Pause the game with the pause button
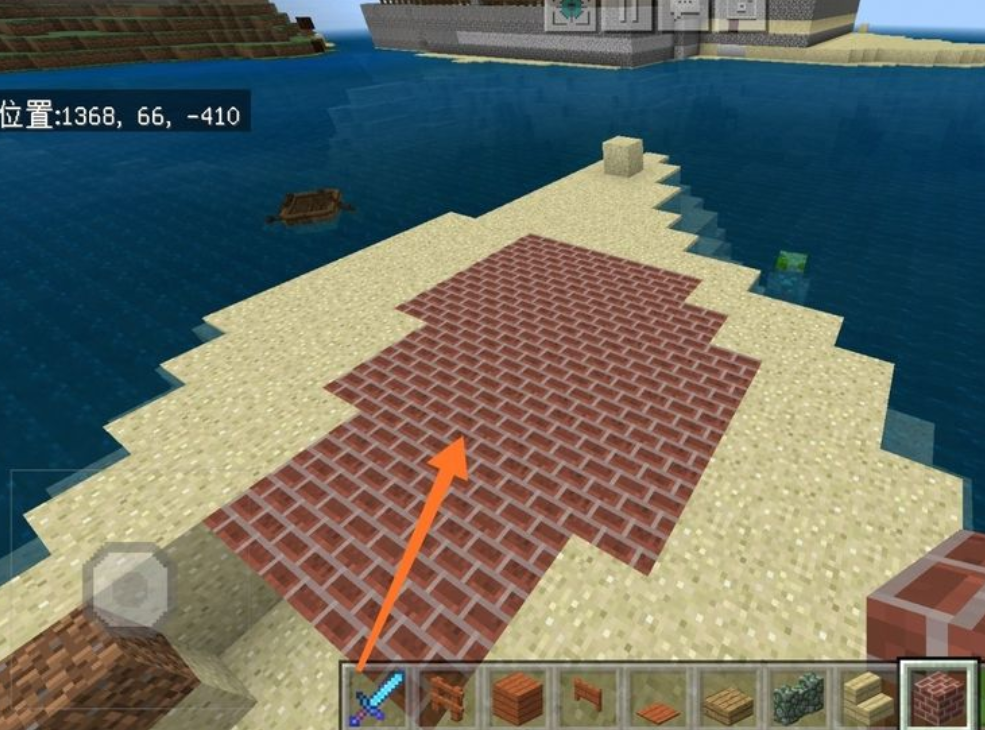985x730 pixels. 628,12
